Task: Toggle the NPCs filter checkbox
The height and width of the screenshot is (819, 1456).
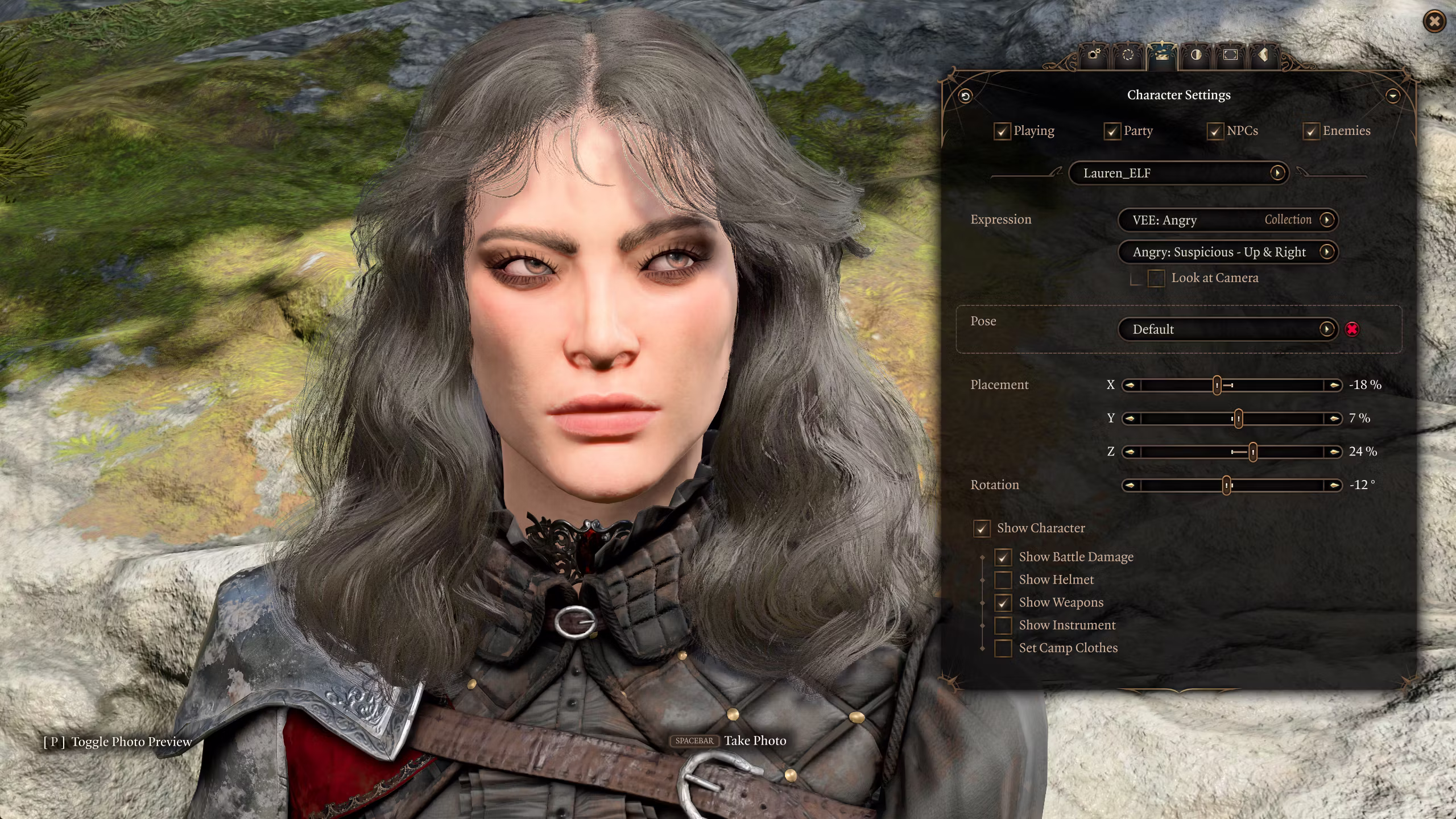Action: [x=1215, y=131]
